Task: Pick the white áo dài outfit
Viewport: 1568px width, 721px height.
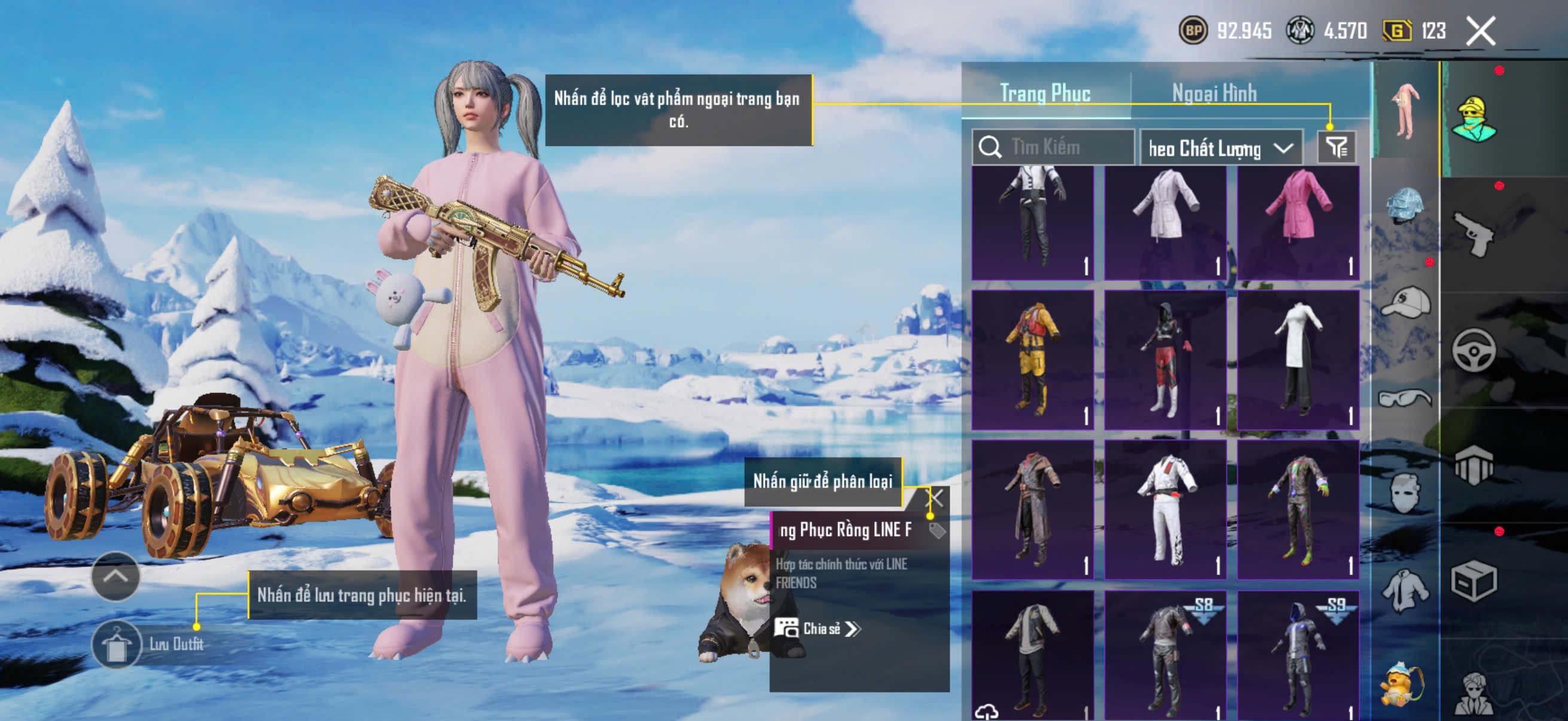Action: 1298,360
